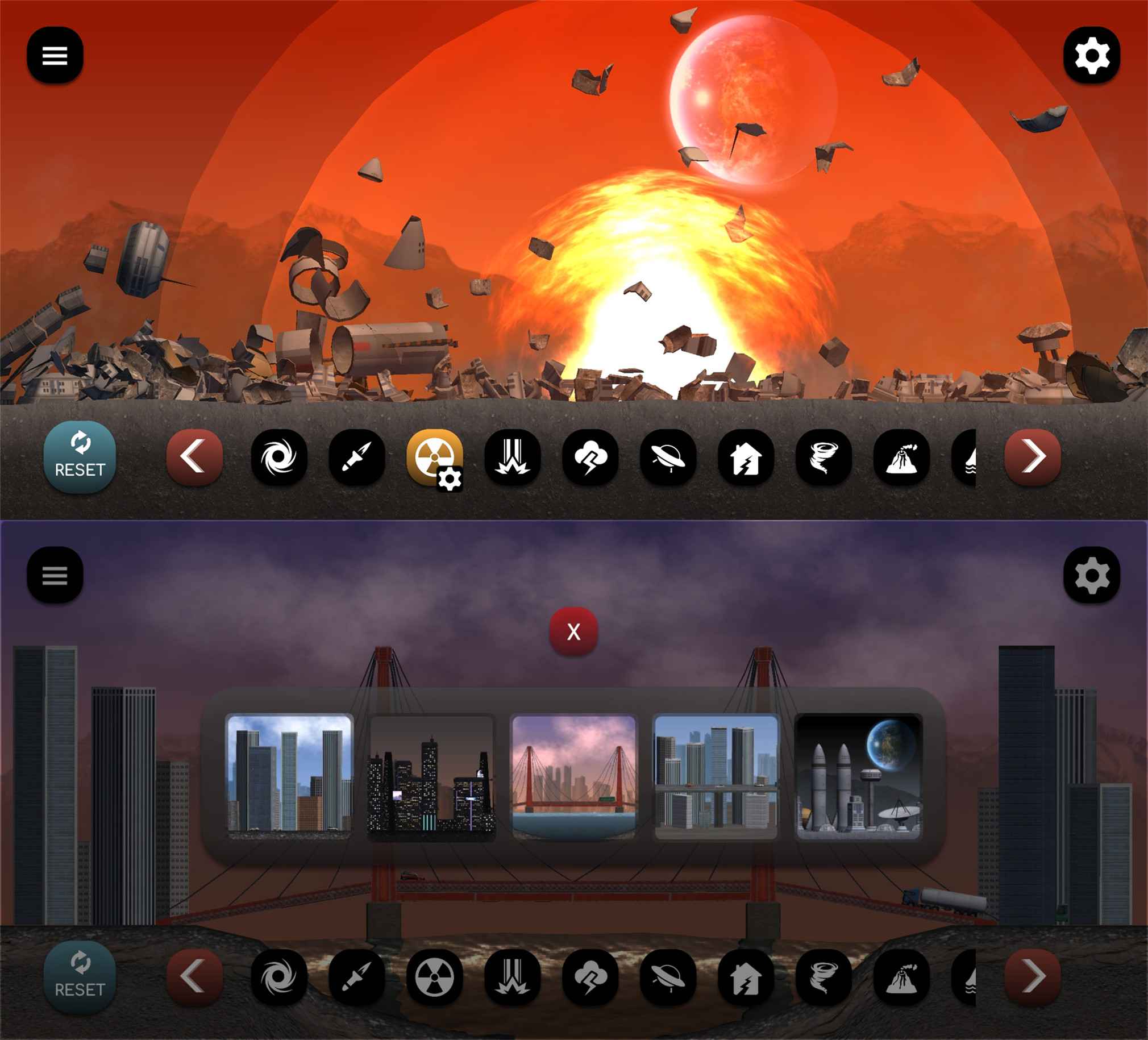Screen dimensions: 1148x1040
Task: Open the settings gear
Action: (x=1093, y=55)
